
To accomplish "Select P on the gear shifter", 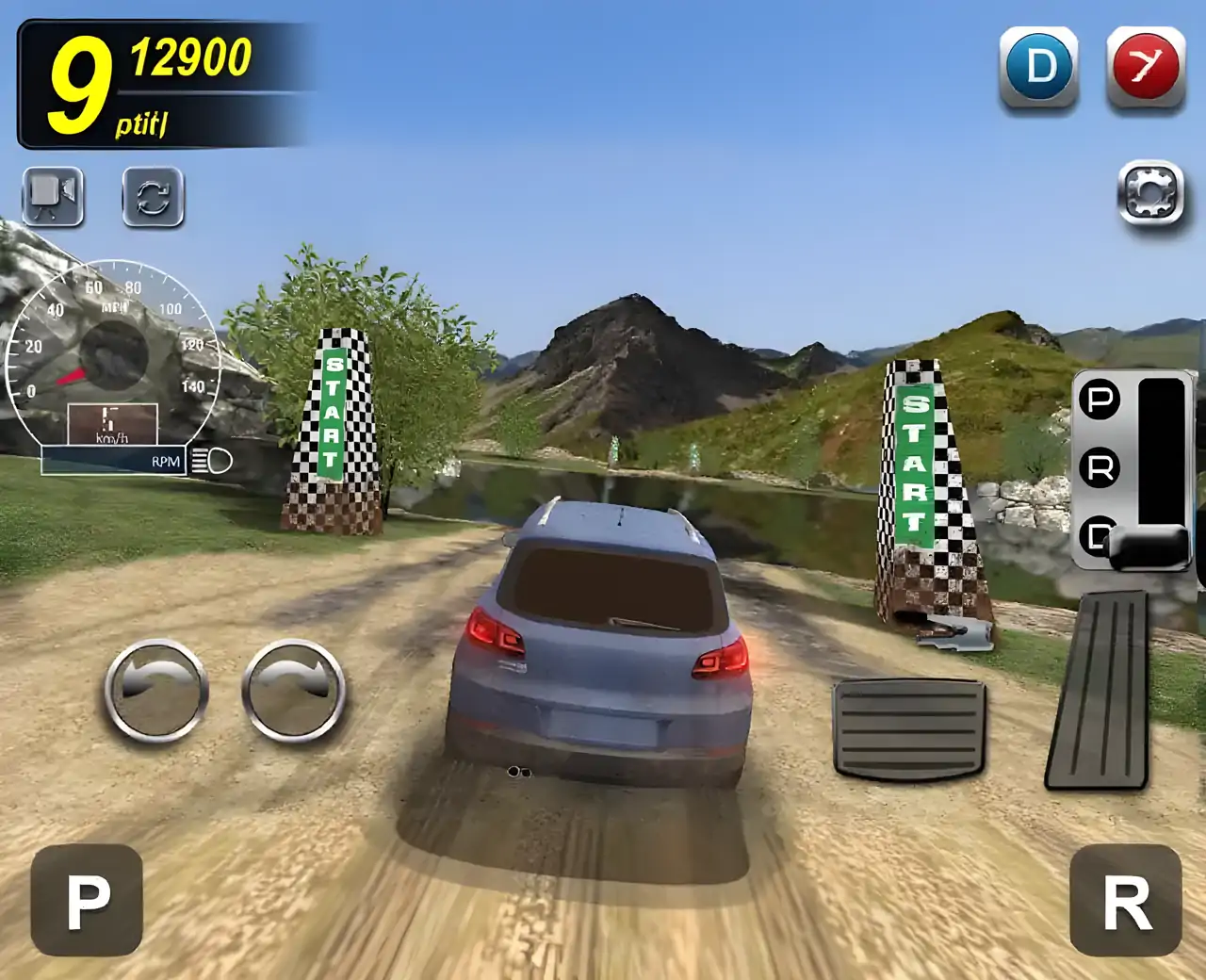I will 1100,400.
